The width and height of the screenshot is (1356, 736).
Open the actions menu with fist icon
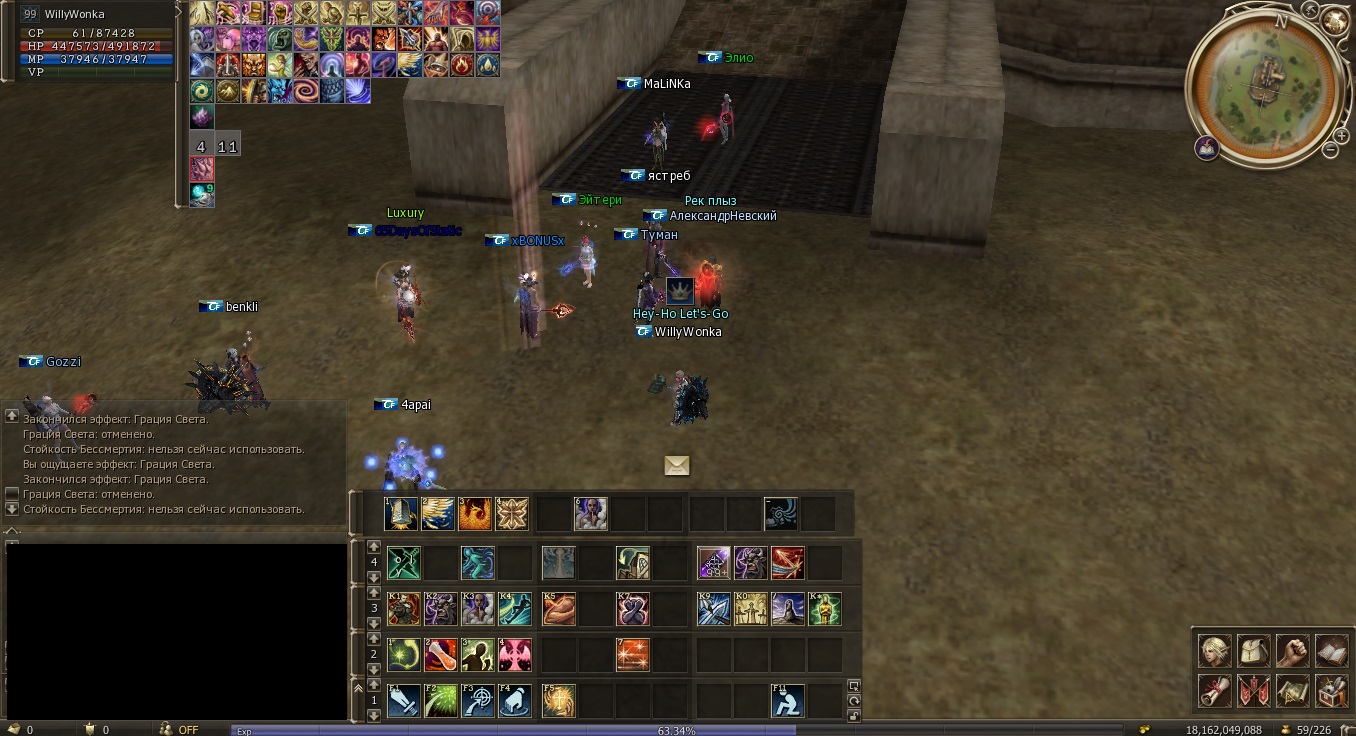1293,651
